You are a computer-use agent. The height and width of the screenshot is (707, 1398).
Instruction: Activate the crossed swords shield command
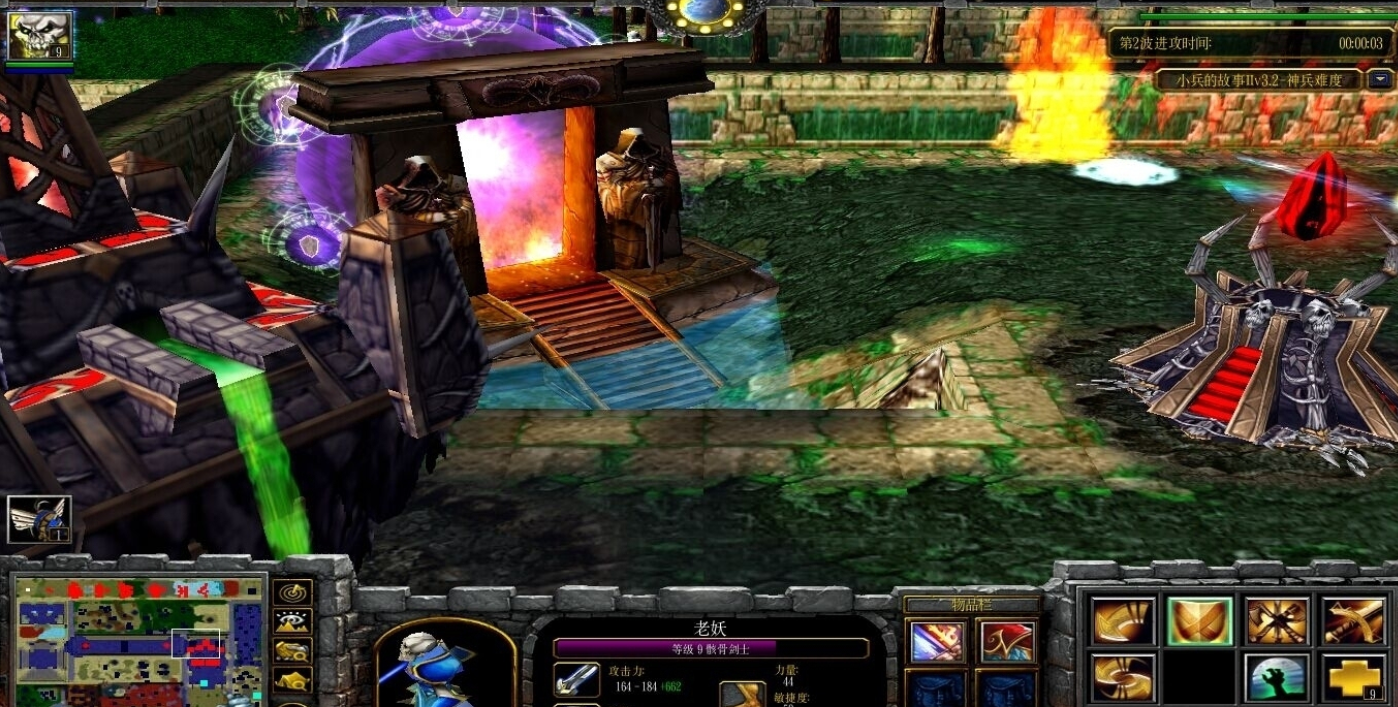1199,622
